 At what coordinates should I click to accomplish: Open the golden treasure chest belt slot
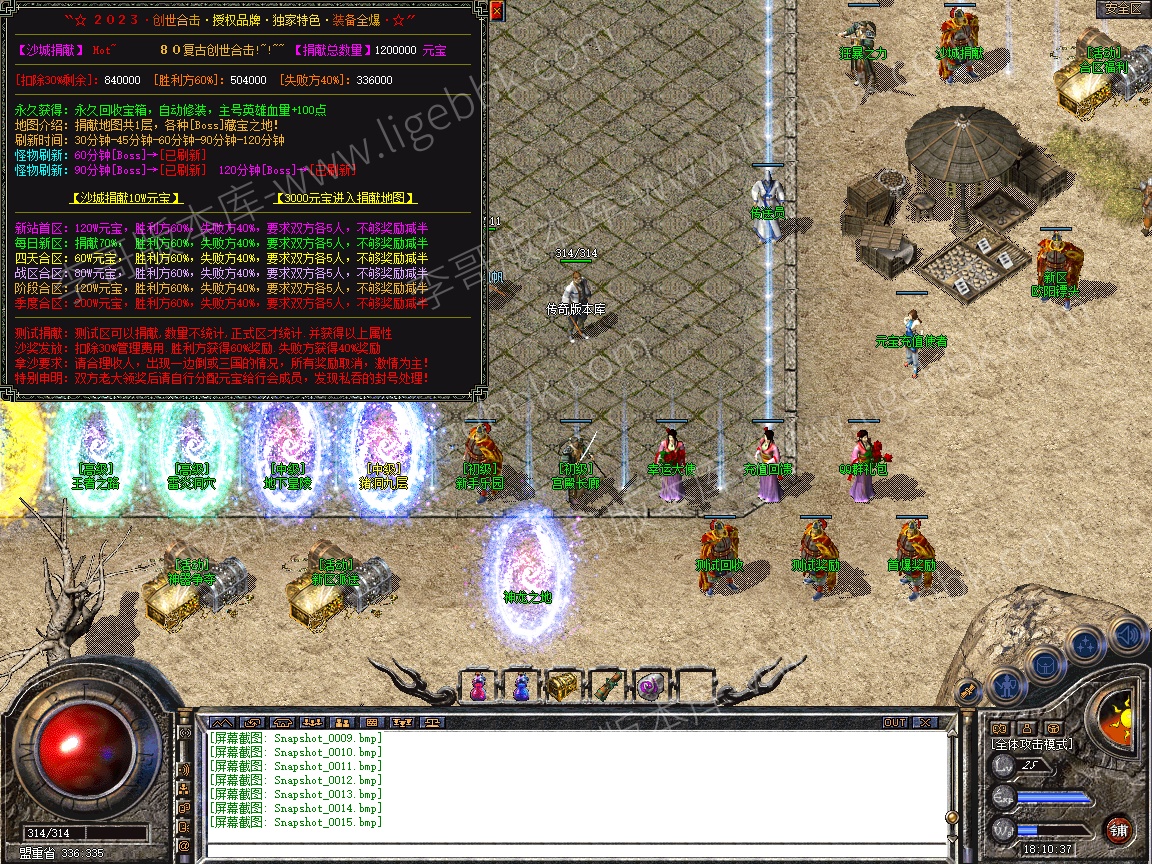561,687
